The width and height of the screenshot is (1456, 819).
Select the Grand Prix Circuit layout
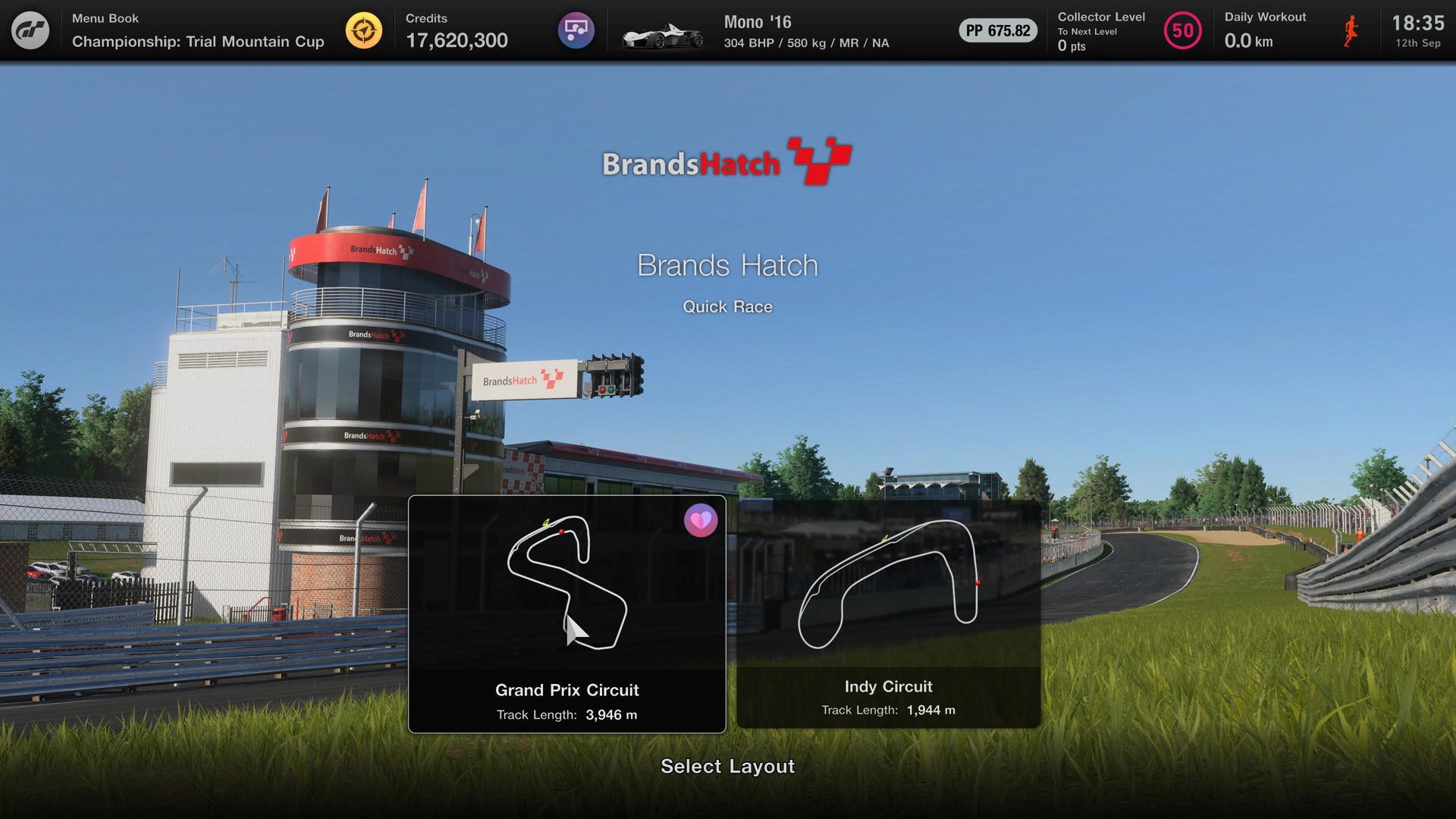pyautogui.click(x=566, y=614)
